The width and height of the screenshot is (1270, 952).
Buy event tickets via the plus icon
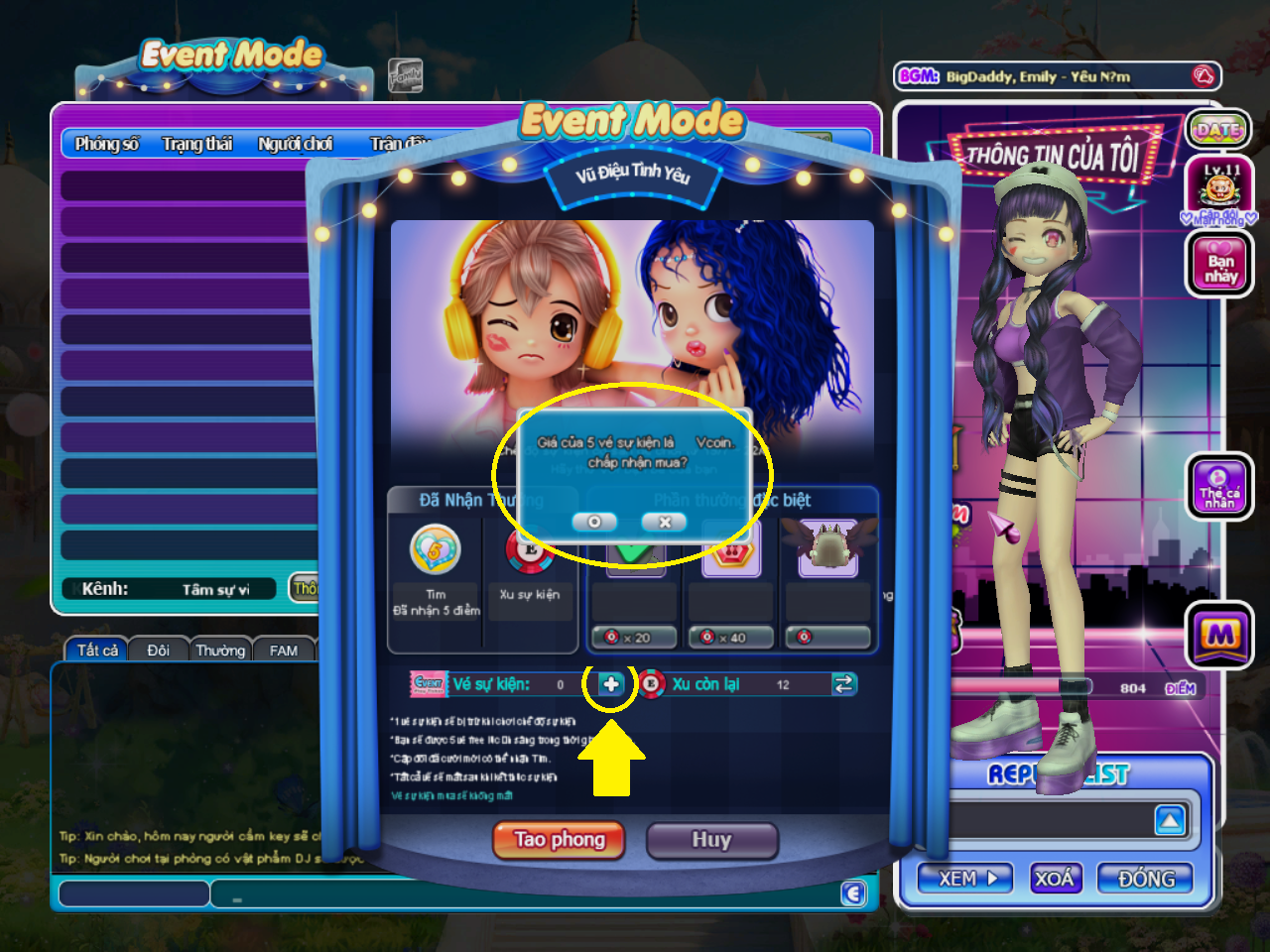(x=612, y=683)
